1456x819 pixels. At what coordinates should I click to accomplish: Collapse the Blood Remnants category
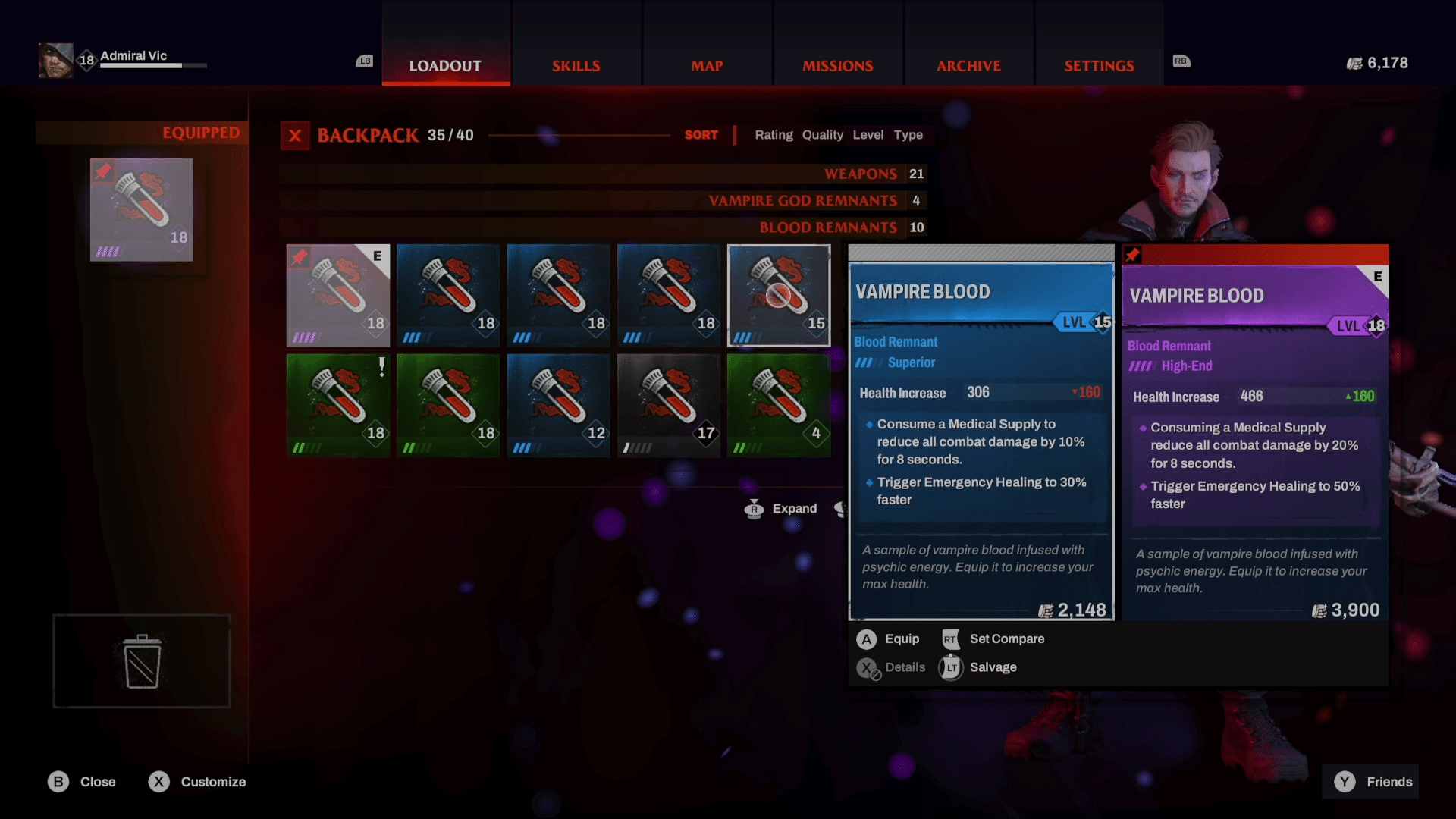pos(828,227)
